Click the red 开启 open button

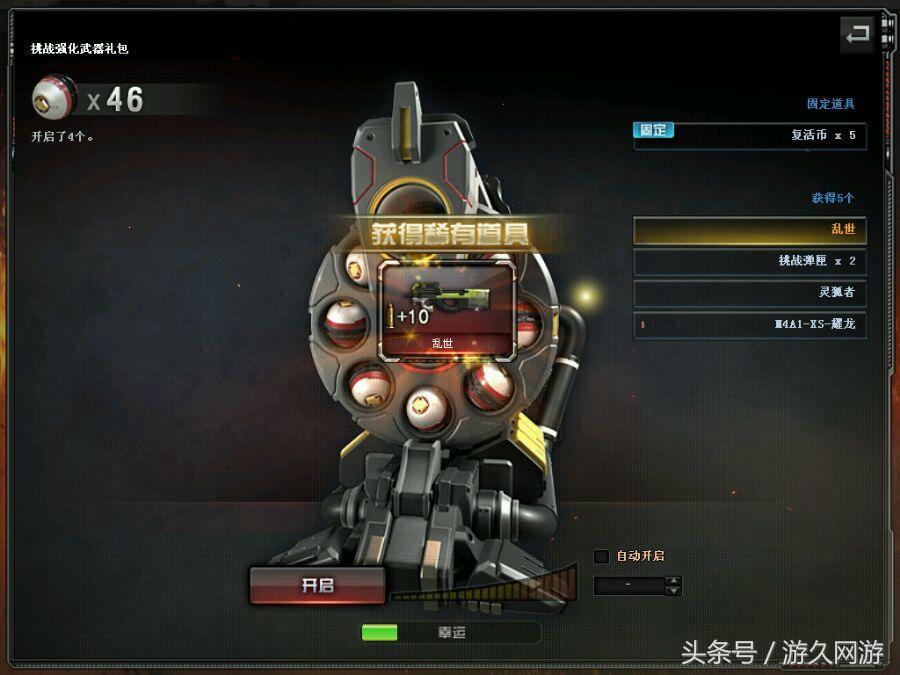pos(317,586)
